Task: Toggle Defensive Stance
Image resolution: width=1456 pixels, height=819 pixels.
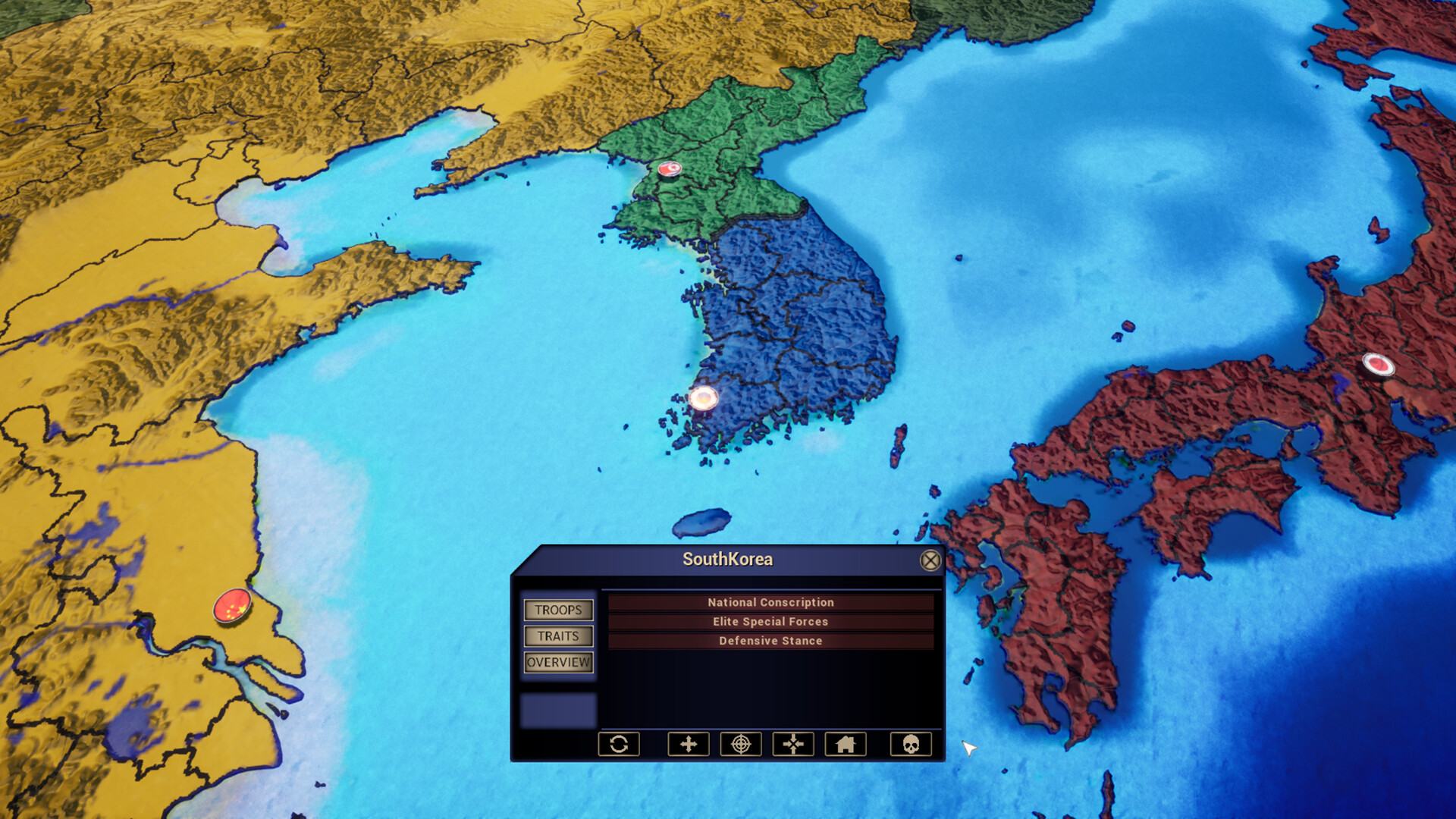Action: click(770, 641)
